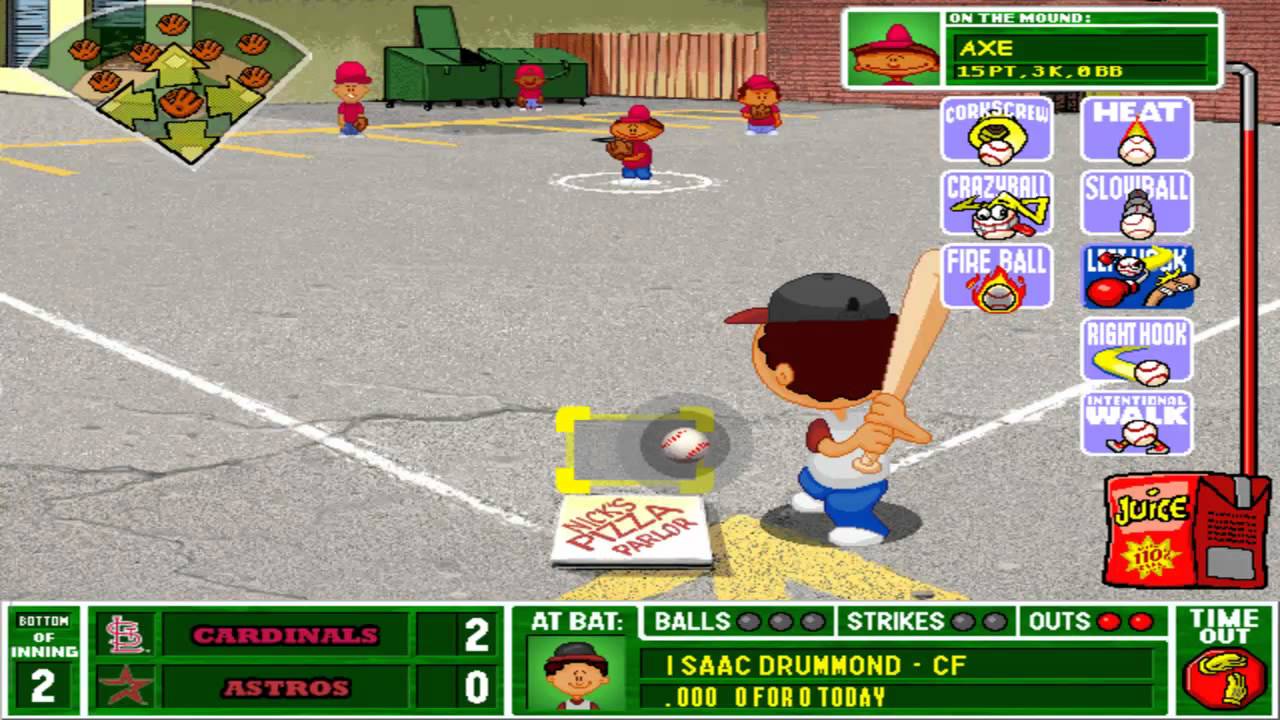1280x720 pixels.
Task: Choose the Crazyball pitch
Action: [x=995, y=203]
